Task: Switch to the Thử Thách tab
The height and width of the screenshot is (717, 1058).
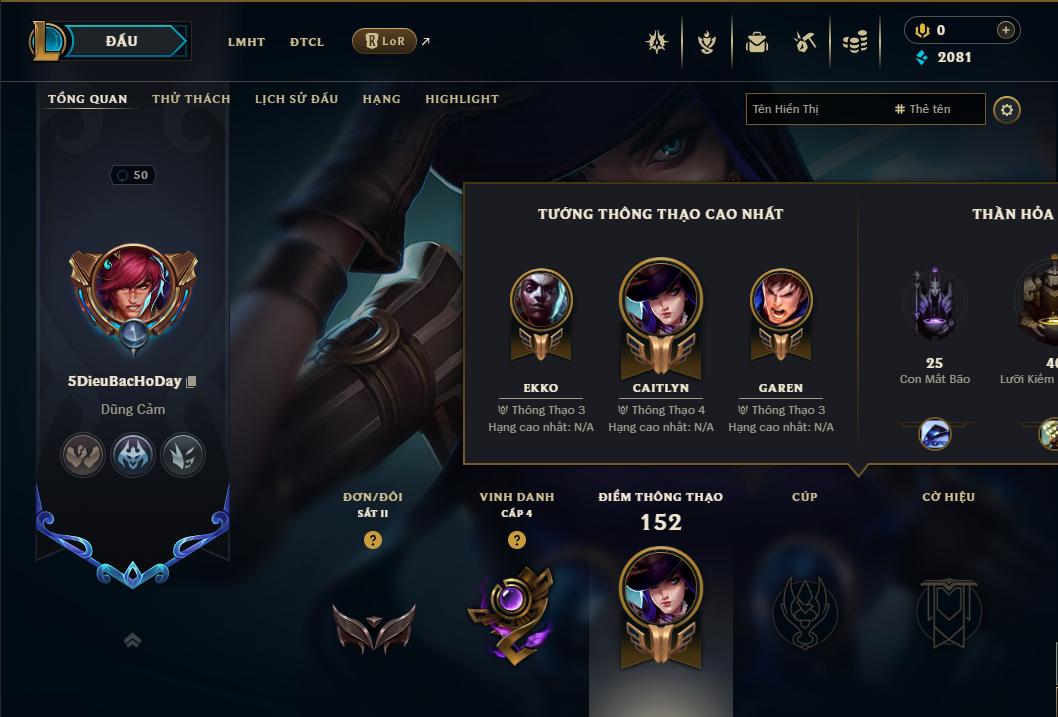Action: pos(191,99)
